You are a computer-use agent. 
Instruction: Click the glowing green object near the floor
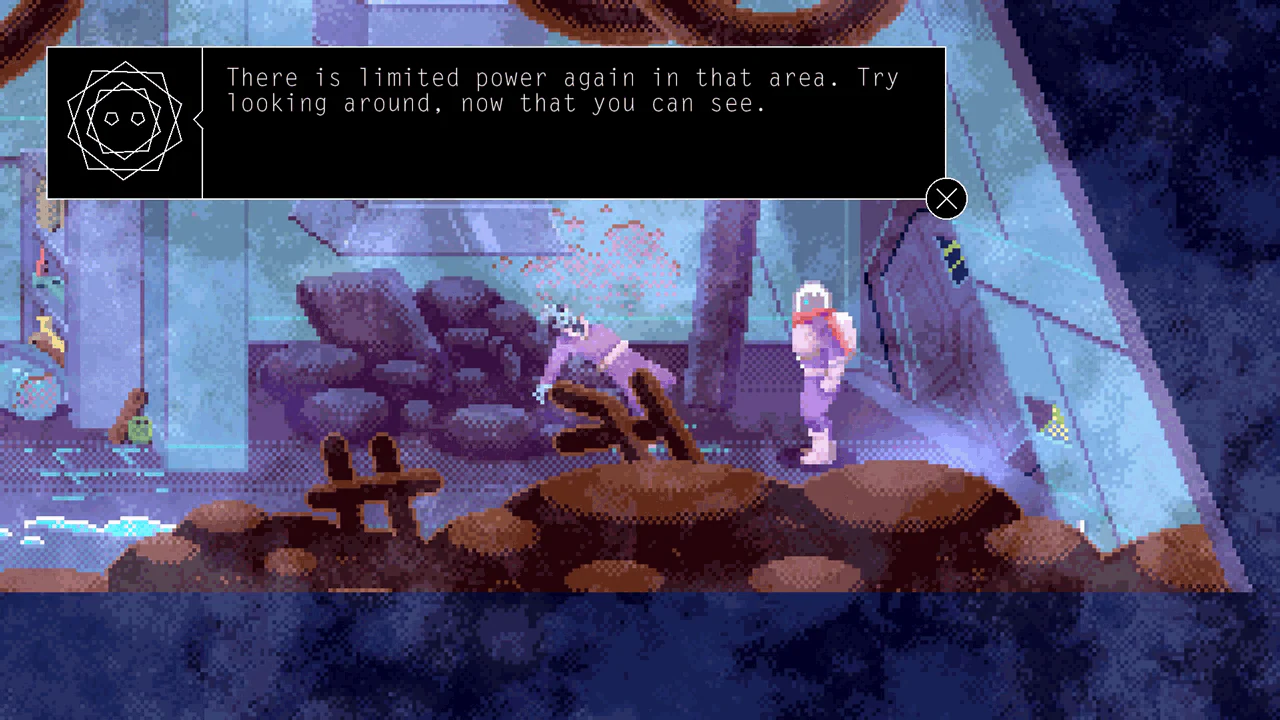point(138,428)
